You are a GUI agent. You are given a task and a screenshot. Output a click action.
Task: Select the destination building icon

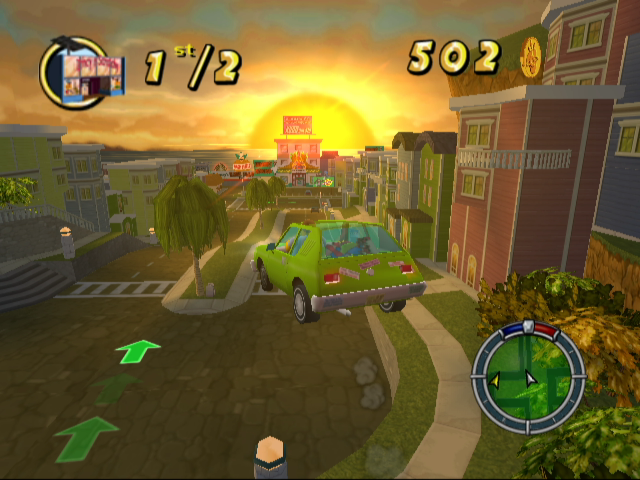pos(90,75)
